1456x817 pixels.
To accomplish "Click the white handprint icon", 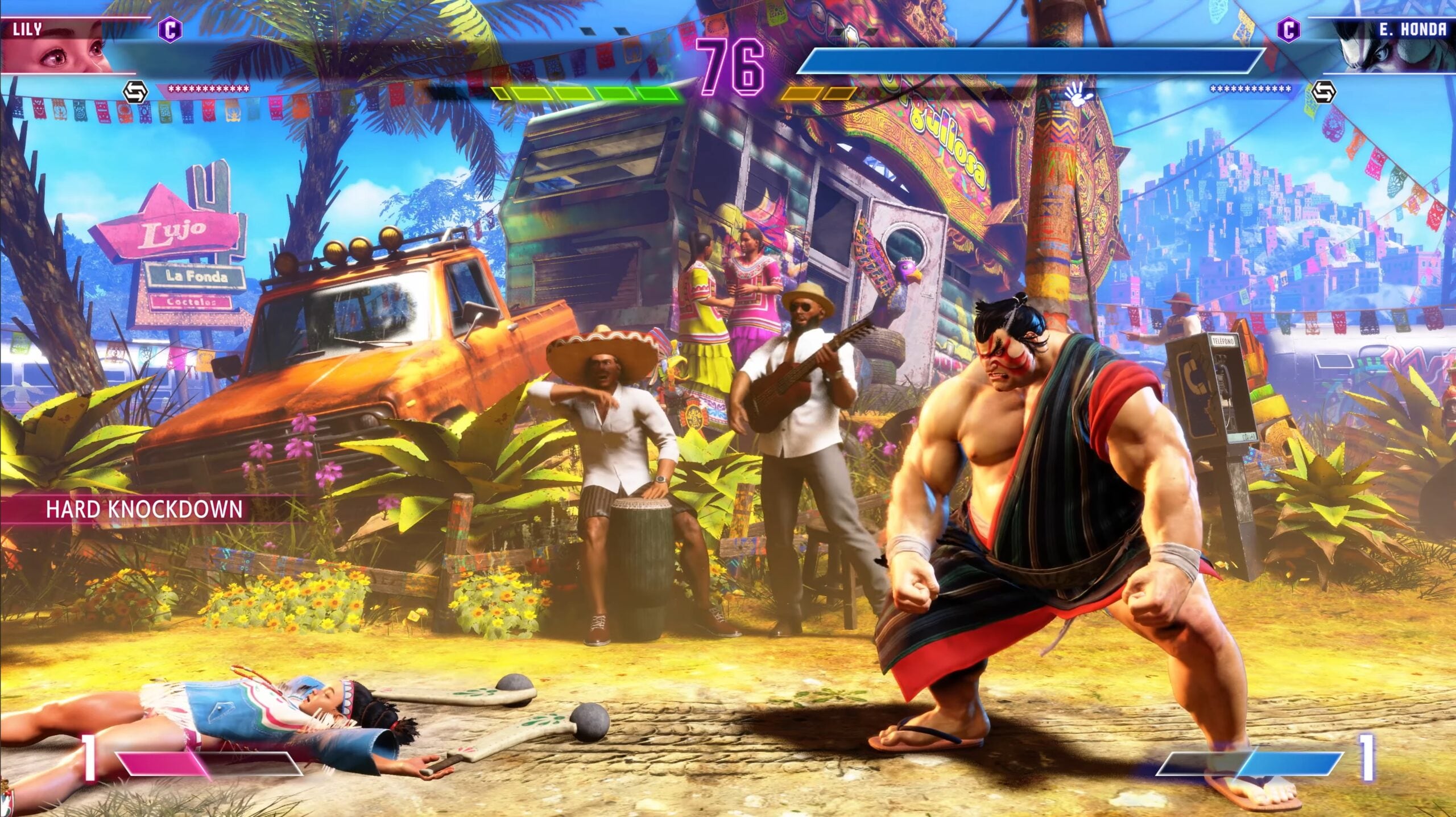I will (1077, 91).
